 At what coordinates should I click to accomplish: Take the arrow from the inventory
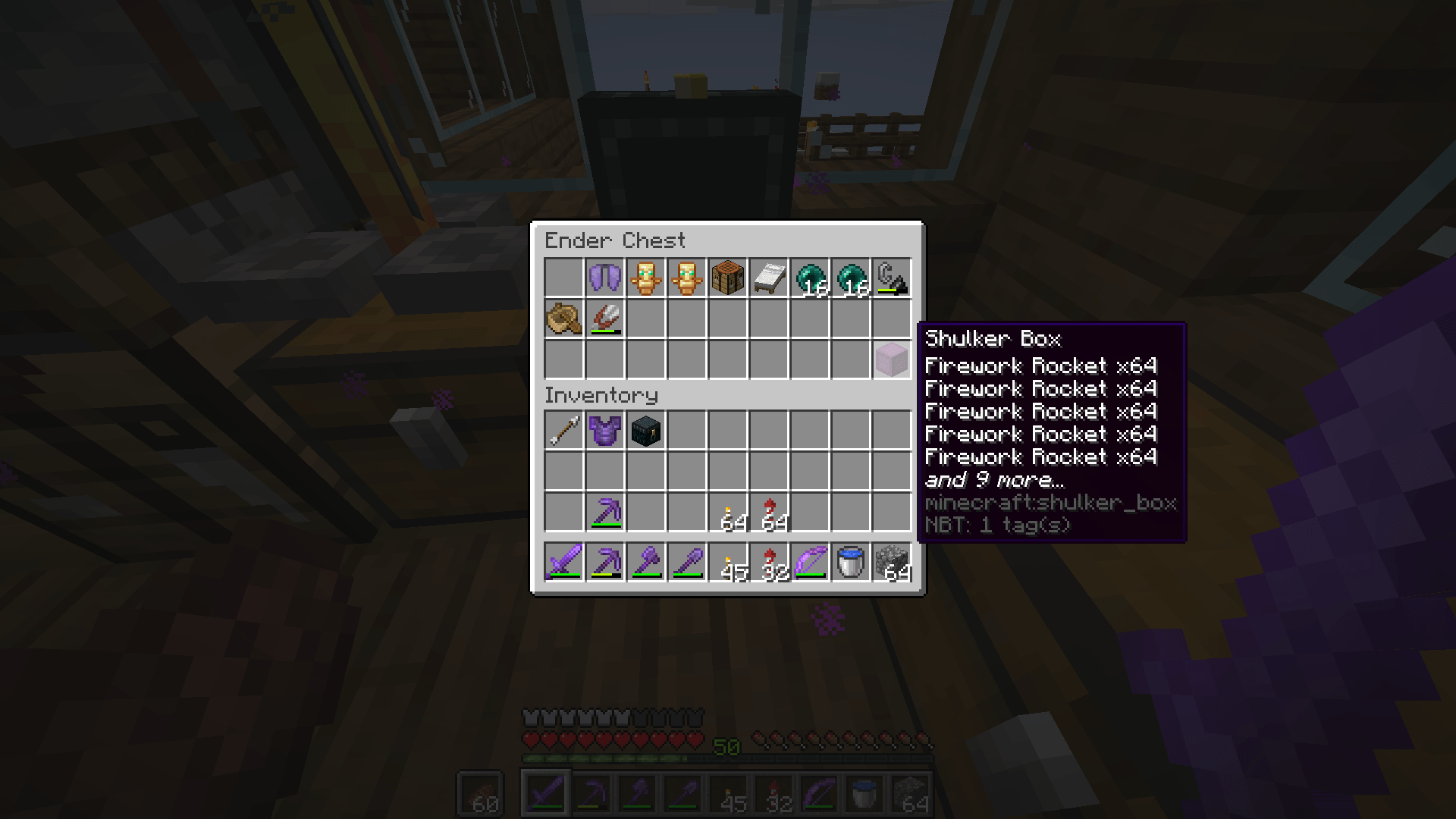point(563,430)
